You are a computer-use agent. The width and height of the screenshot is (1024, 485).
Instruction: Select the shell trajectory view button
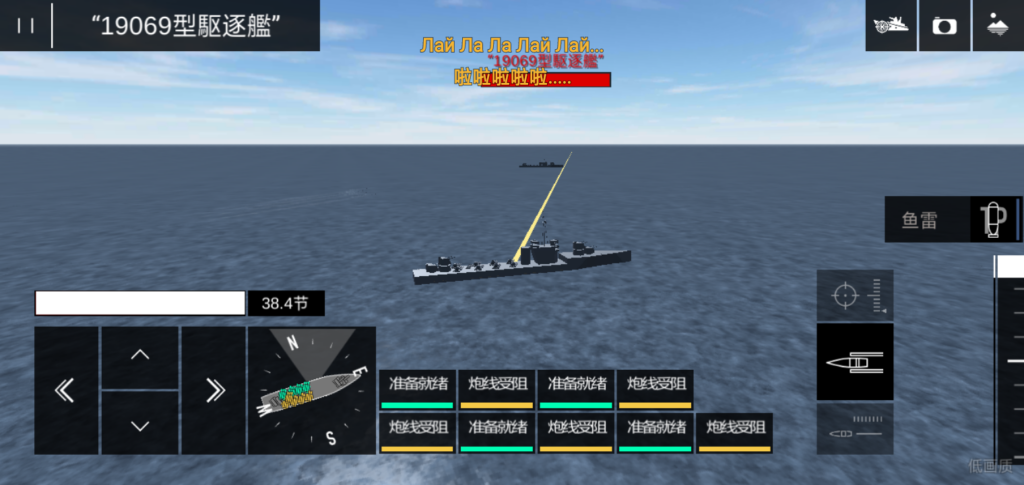854,431
